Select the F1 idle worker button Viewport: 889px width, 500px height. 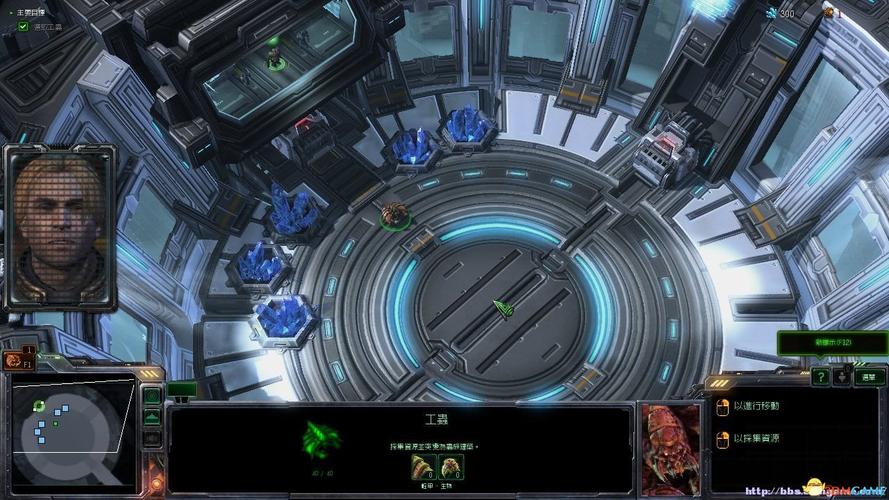(x=17, y=360)
